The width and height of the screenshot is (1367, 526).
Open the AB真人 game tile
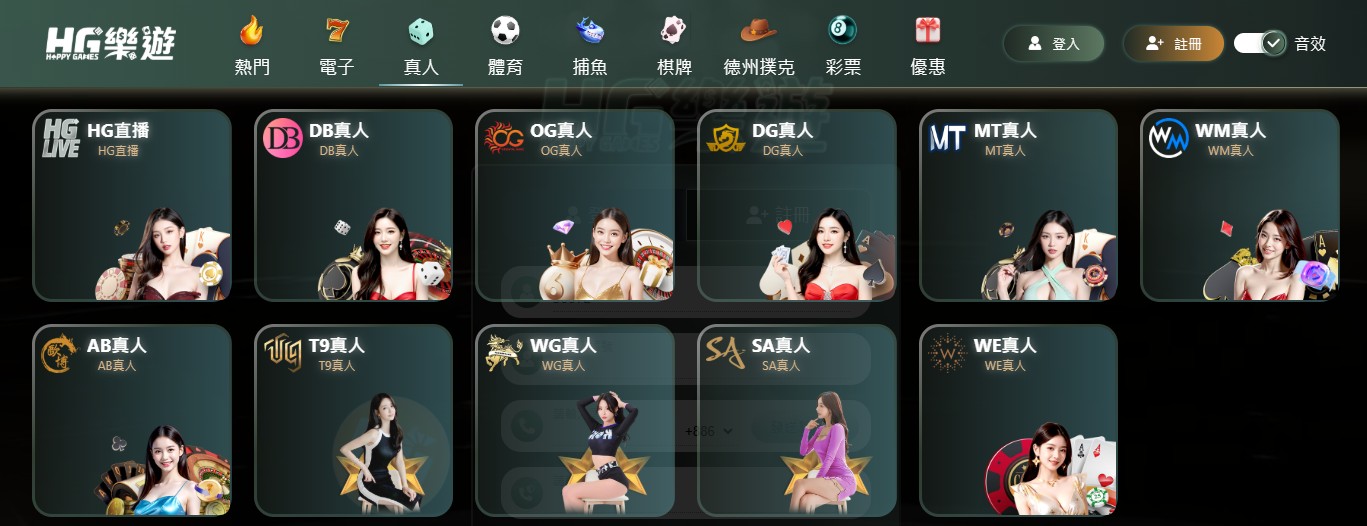point(133,420)
